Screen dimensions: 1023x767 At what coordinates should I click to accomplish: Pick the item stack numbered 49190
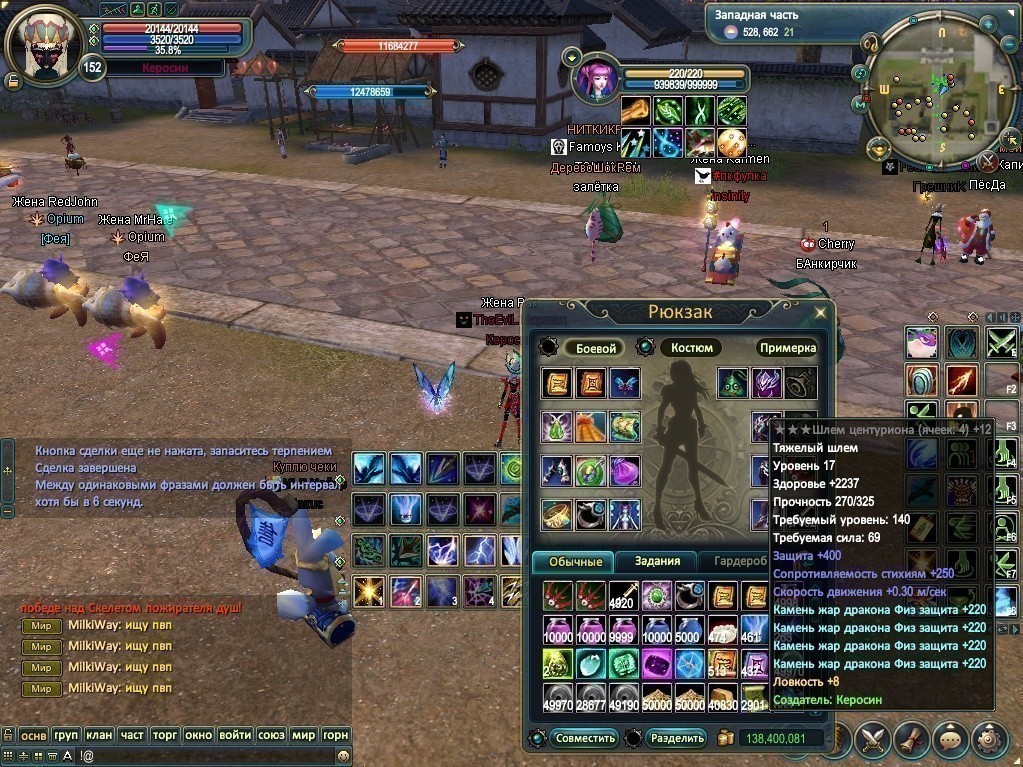tap(623, 698)
